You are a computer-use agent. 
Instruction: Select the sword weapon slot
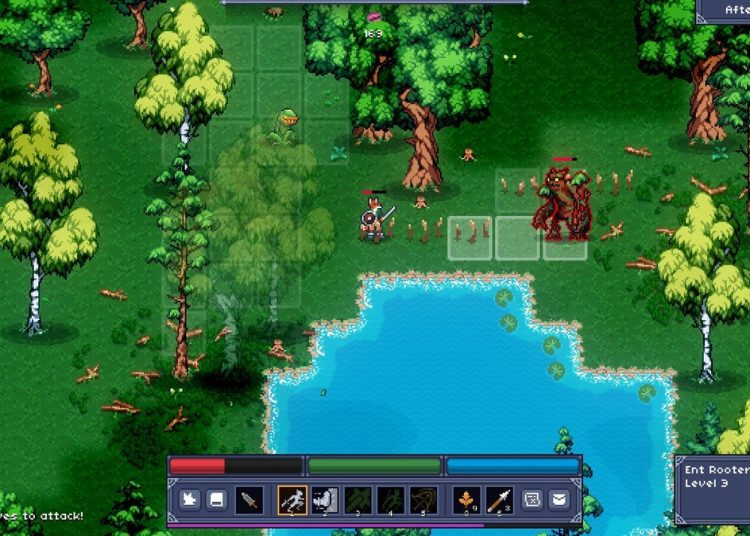click(x=250, y=499)
